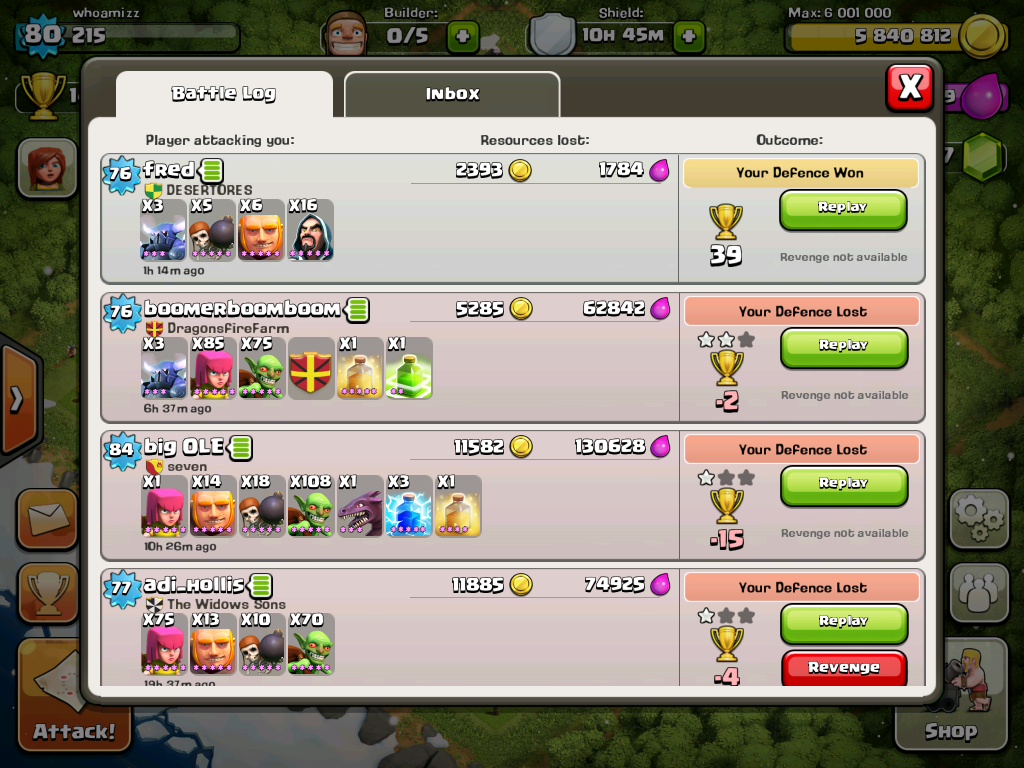The height and width of the screenshot is (768, 1024).
Task: Open fred's clan options button
Action: 212,170
